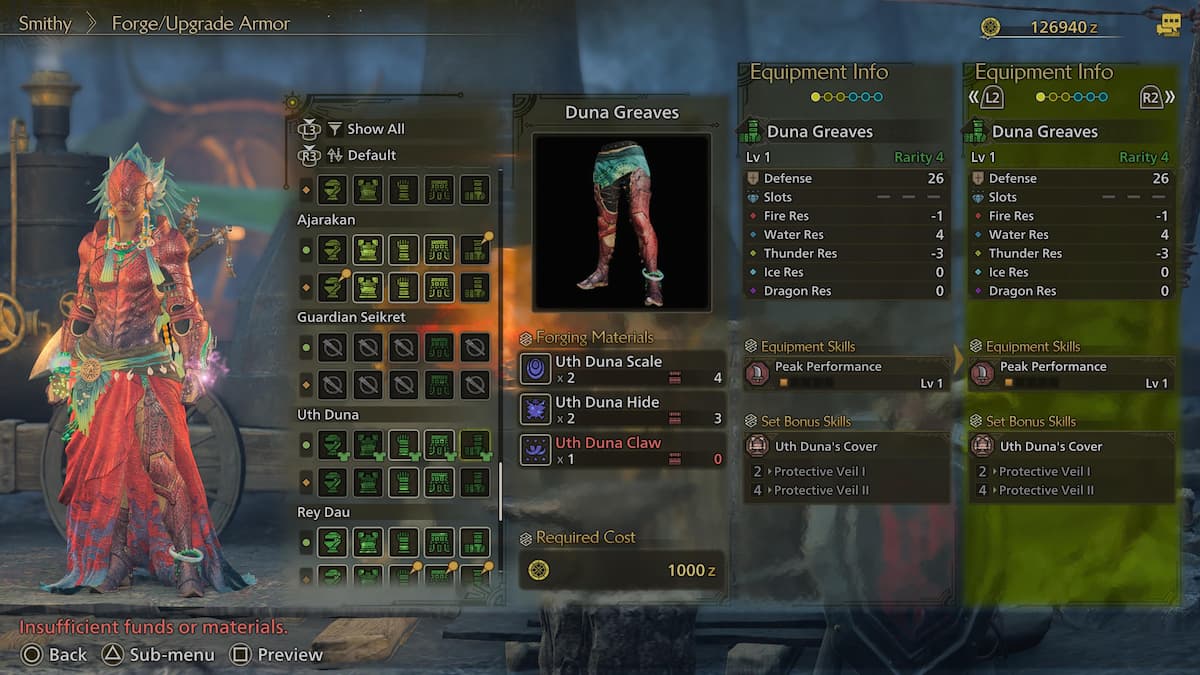The width and height of the screenshot is (1200, 675).
Task: Click the Duna Greaves preview image
Action: pyautogui.click(x=621, y=222)
